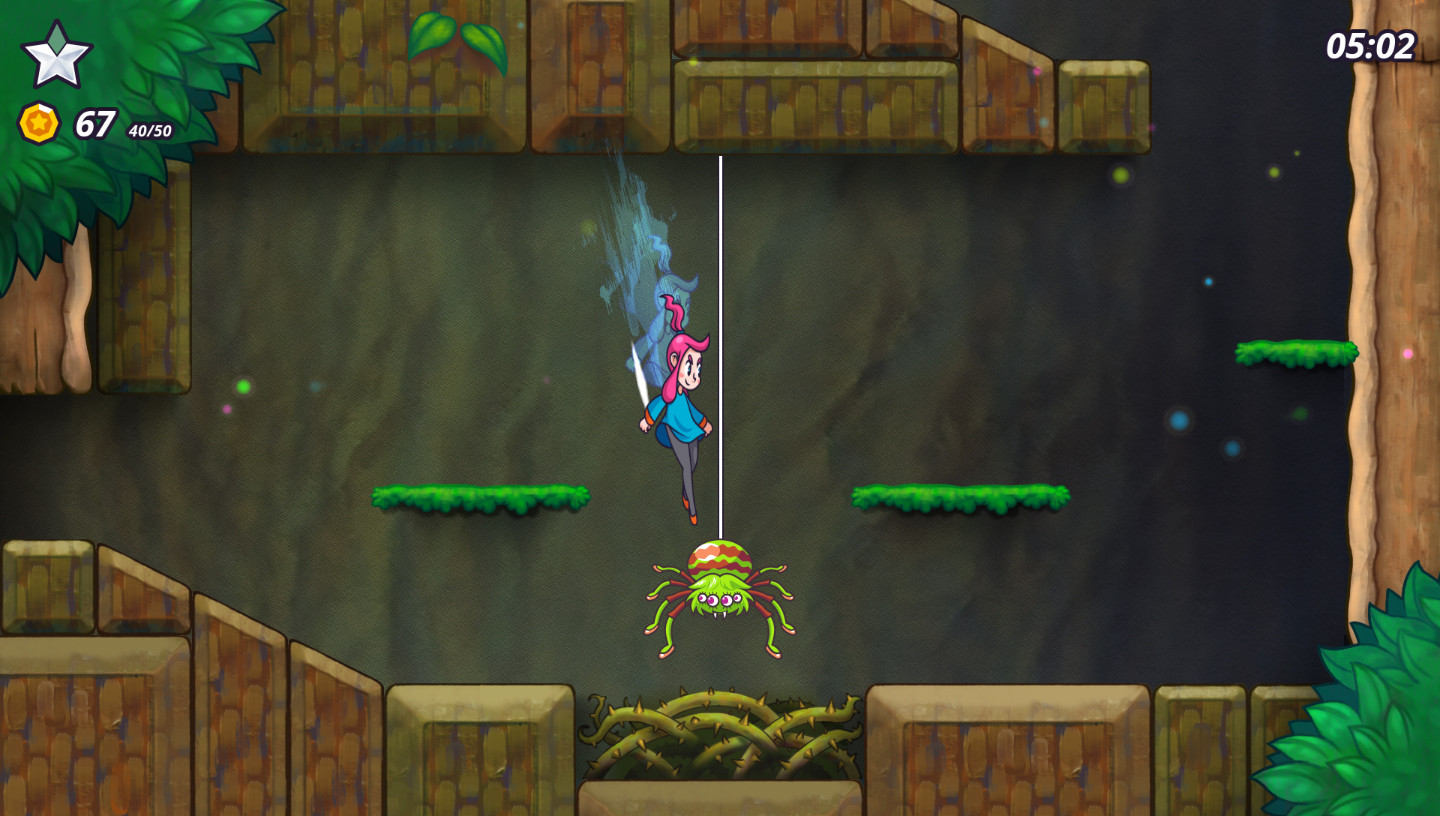
Task: Click the spider's striped red body
Action: click(722, 555)
